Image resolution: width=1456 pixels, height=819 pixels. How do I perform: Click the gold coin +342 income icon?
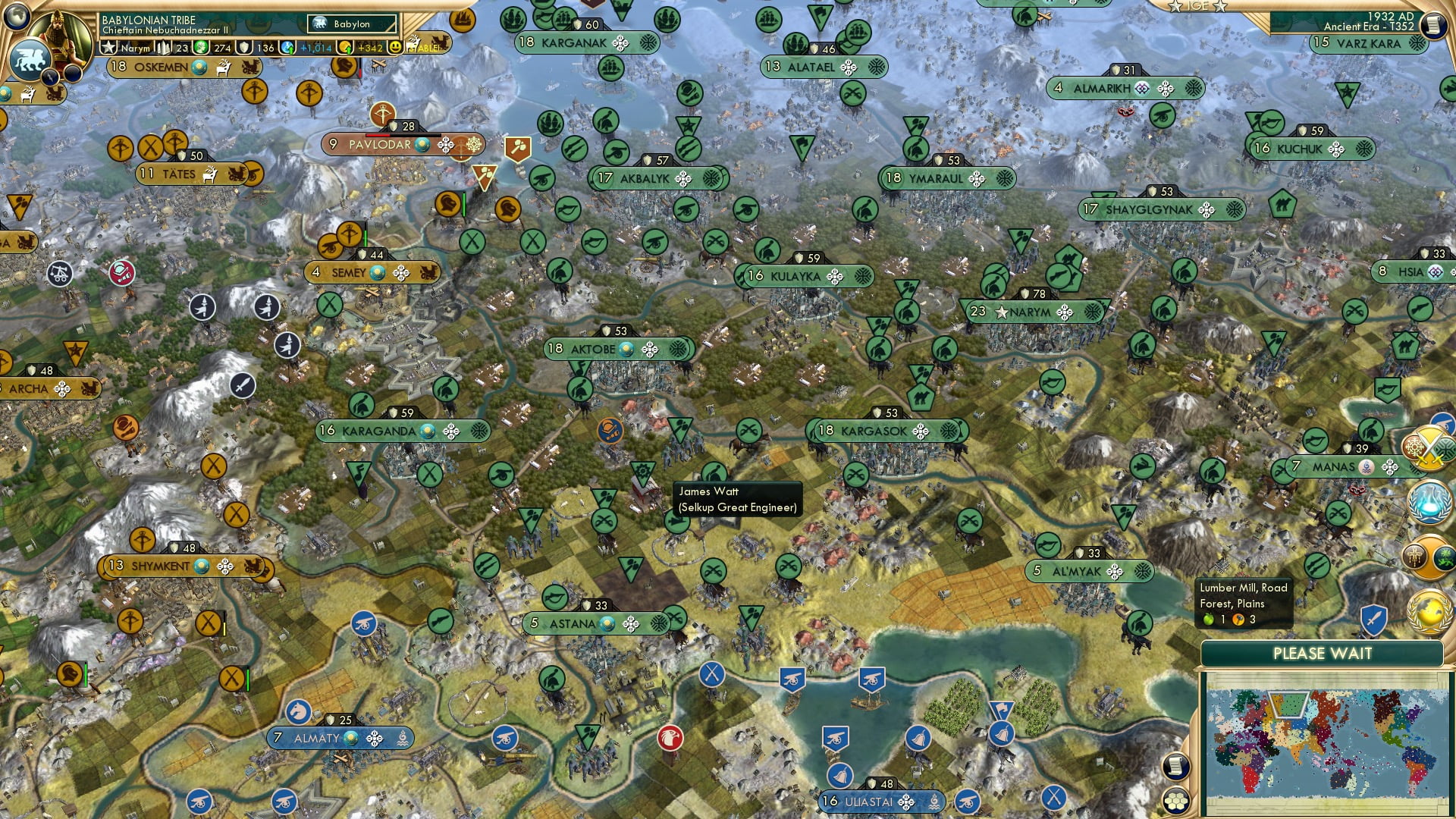pyautogui.click(x=346, y=48)
